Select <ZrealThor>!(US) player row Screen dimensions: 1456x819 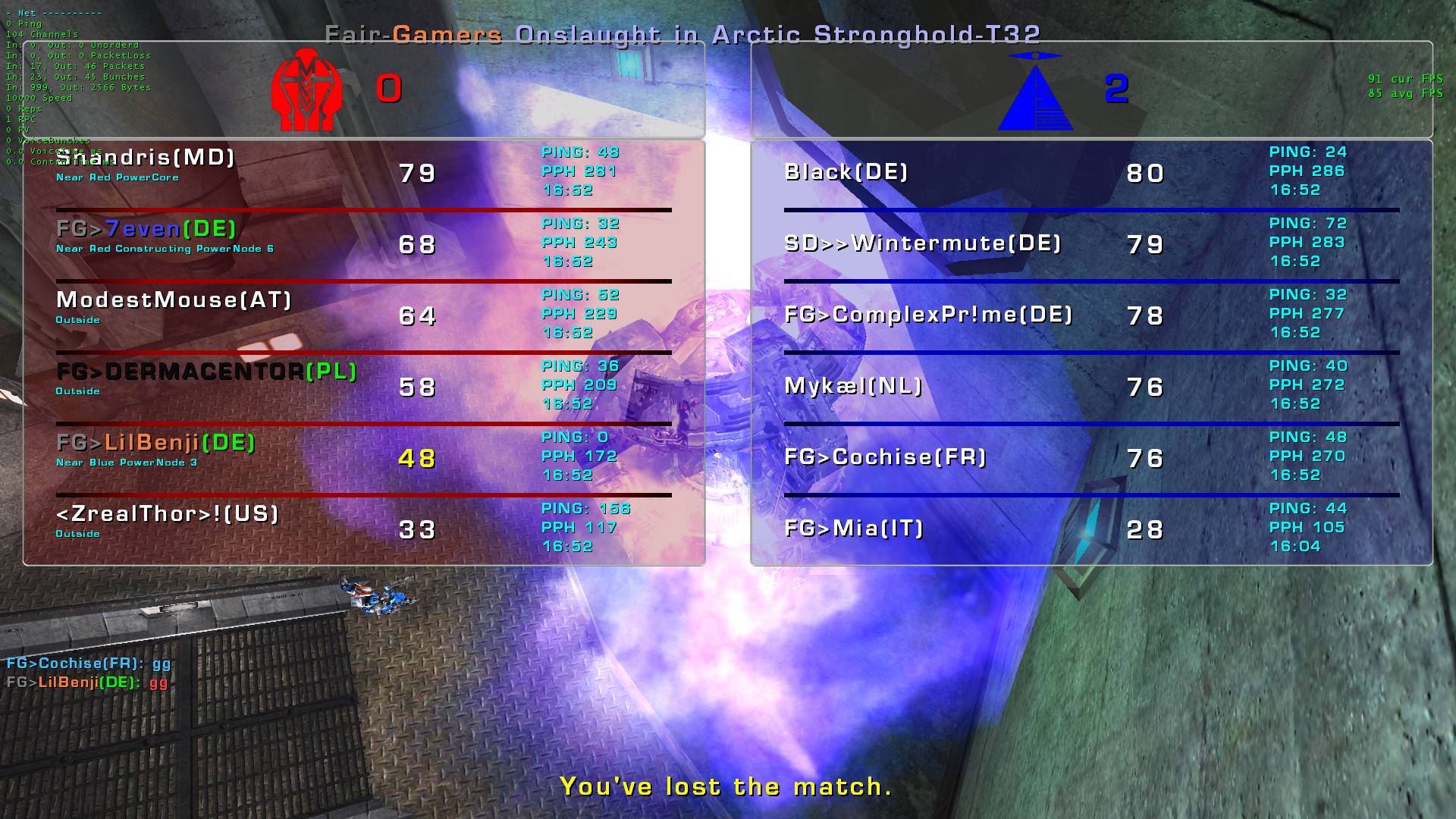click(x=168, y=514)
